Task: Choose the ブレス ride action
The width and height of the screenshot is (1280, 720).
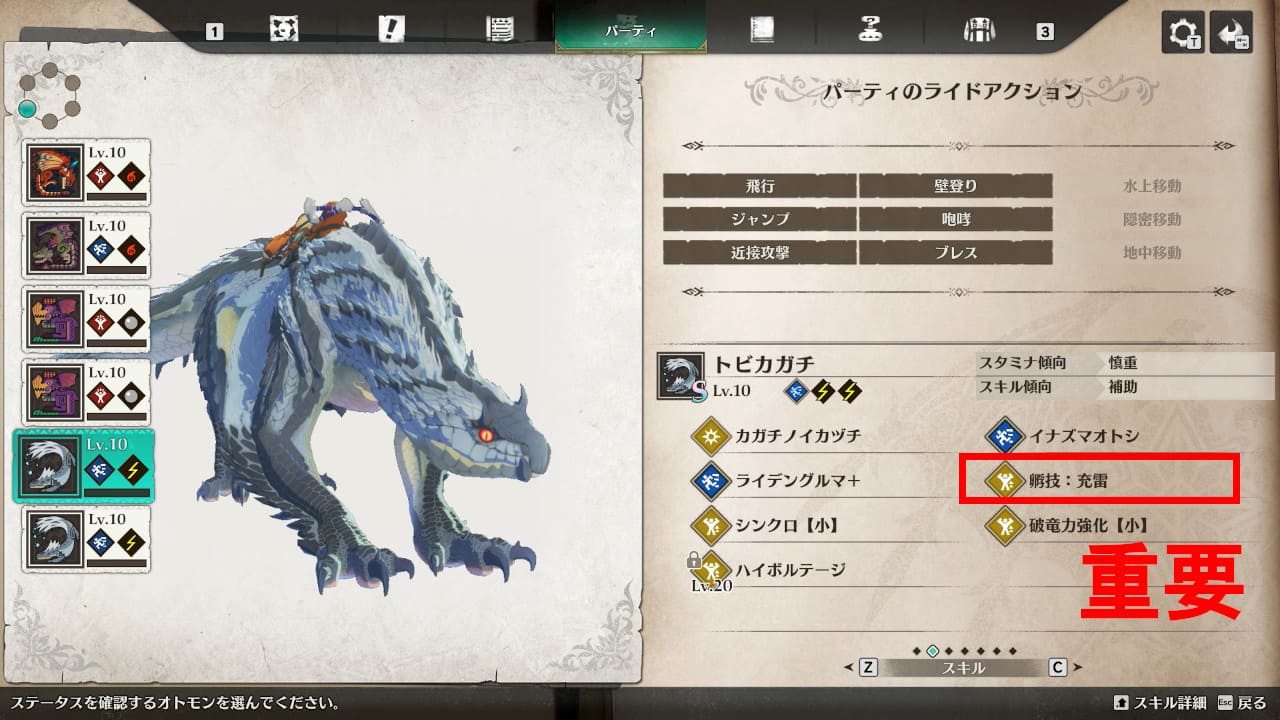Action: point(955,253)
